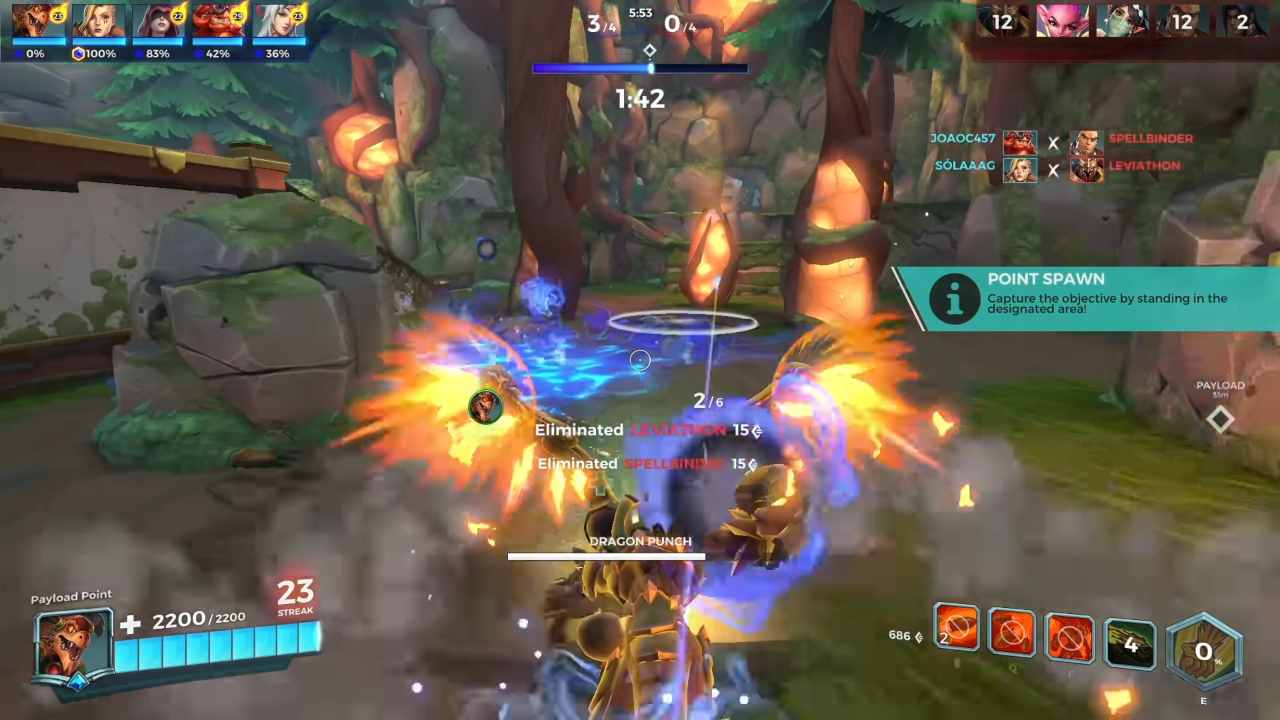Select the green-masked enemy champion portrait
This screenshot has width=1280, height=720.
1122,20
